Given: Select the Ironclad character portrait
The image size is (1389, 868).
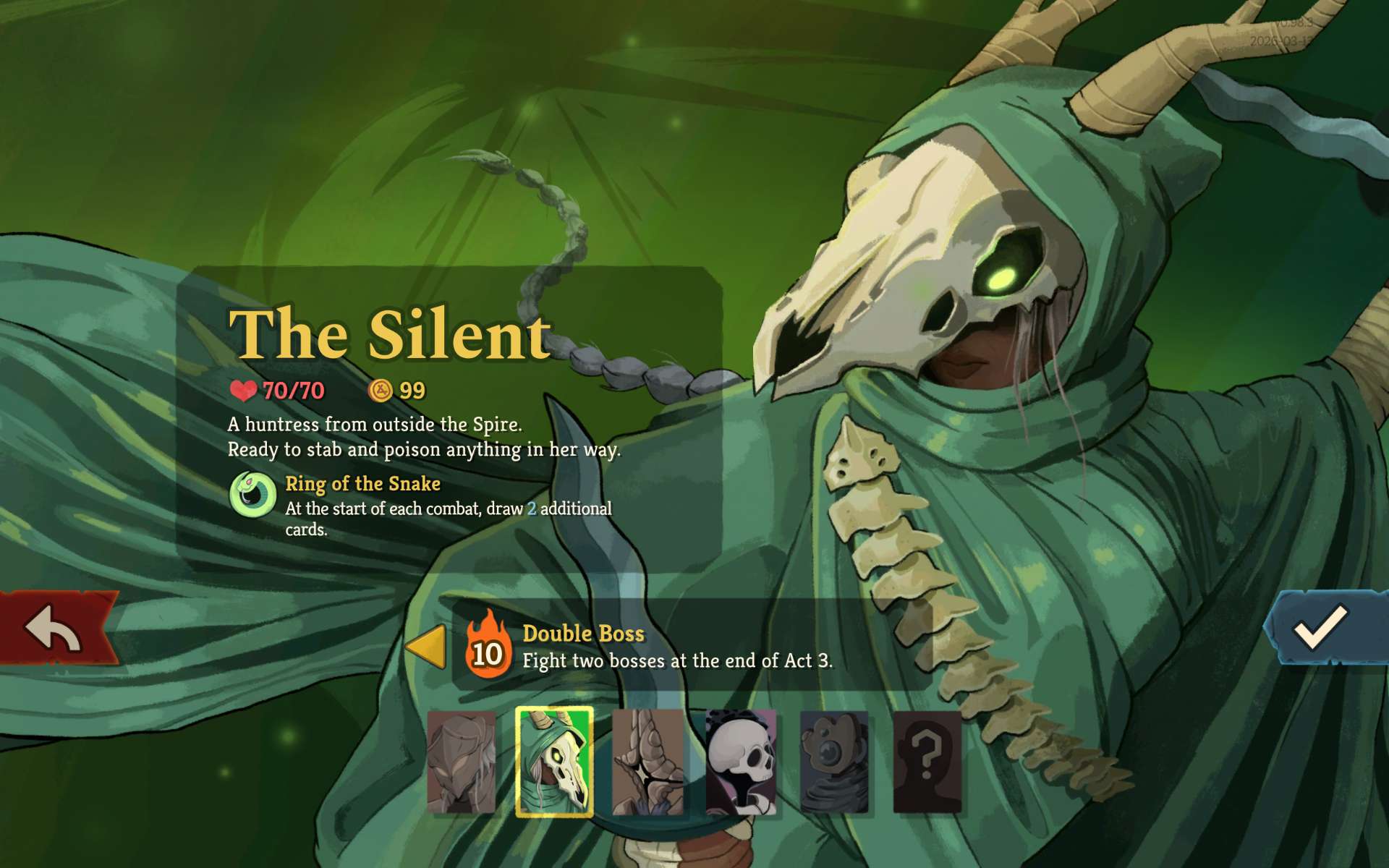Looking at the screenshot, I should (x=462, y=762).
